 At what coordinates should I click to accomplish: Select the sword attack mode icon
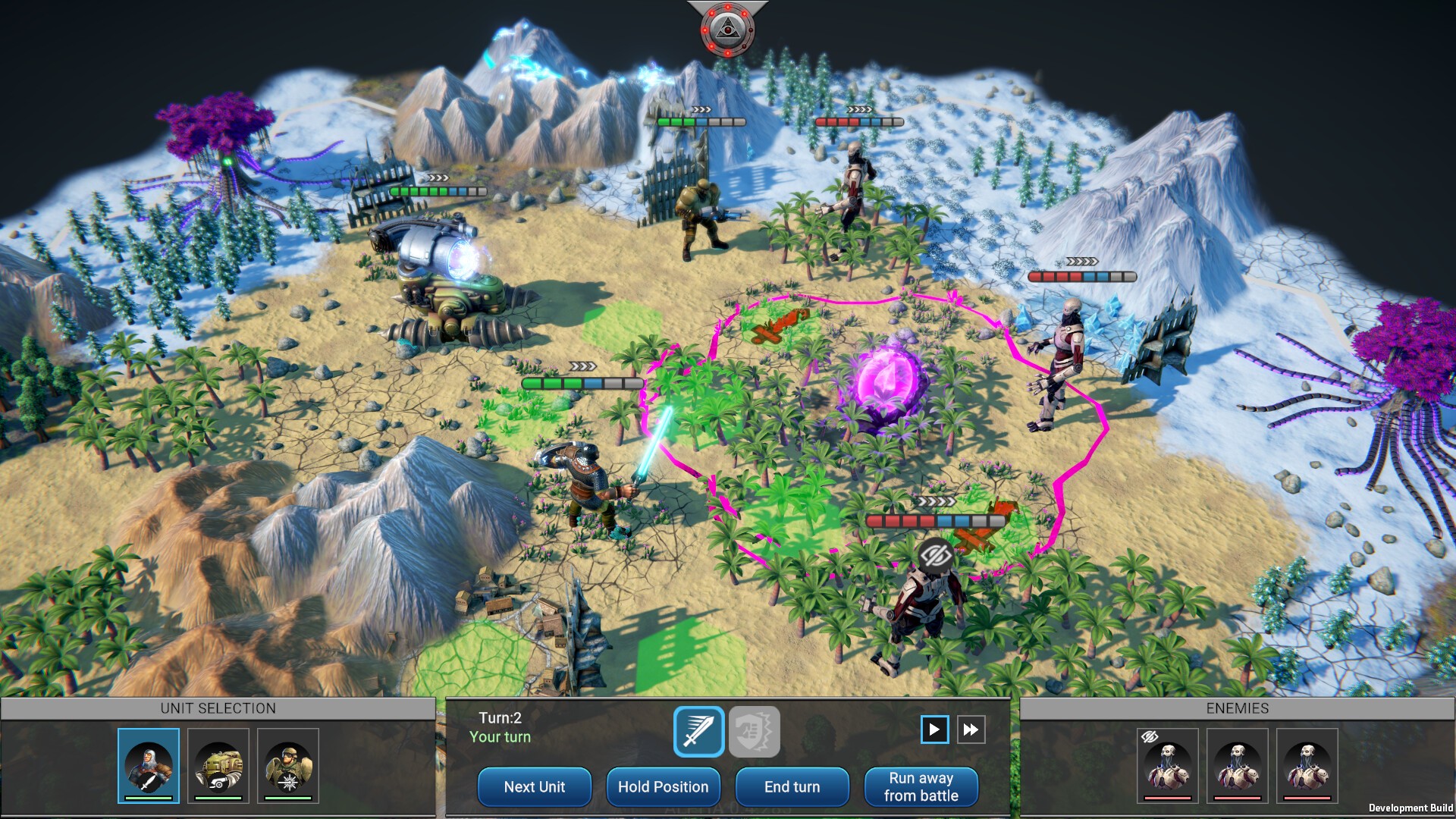coord(698,731)
